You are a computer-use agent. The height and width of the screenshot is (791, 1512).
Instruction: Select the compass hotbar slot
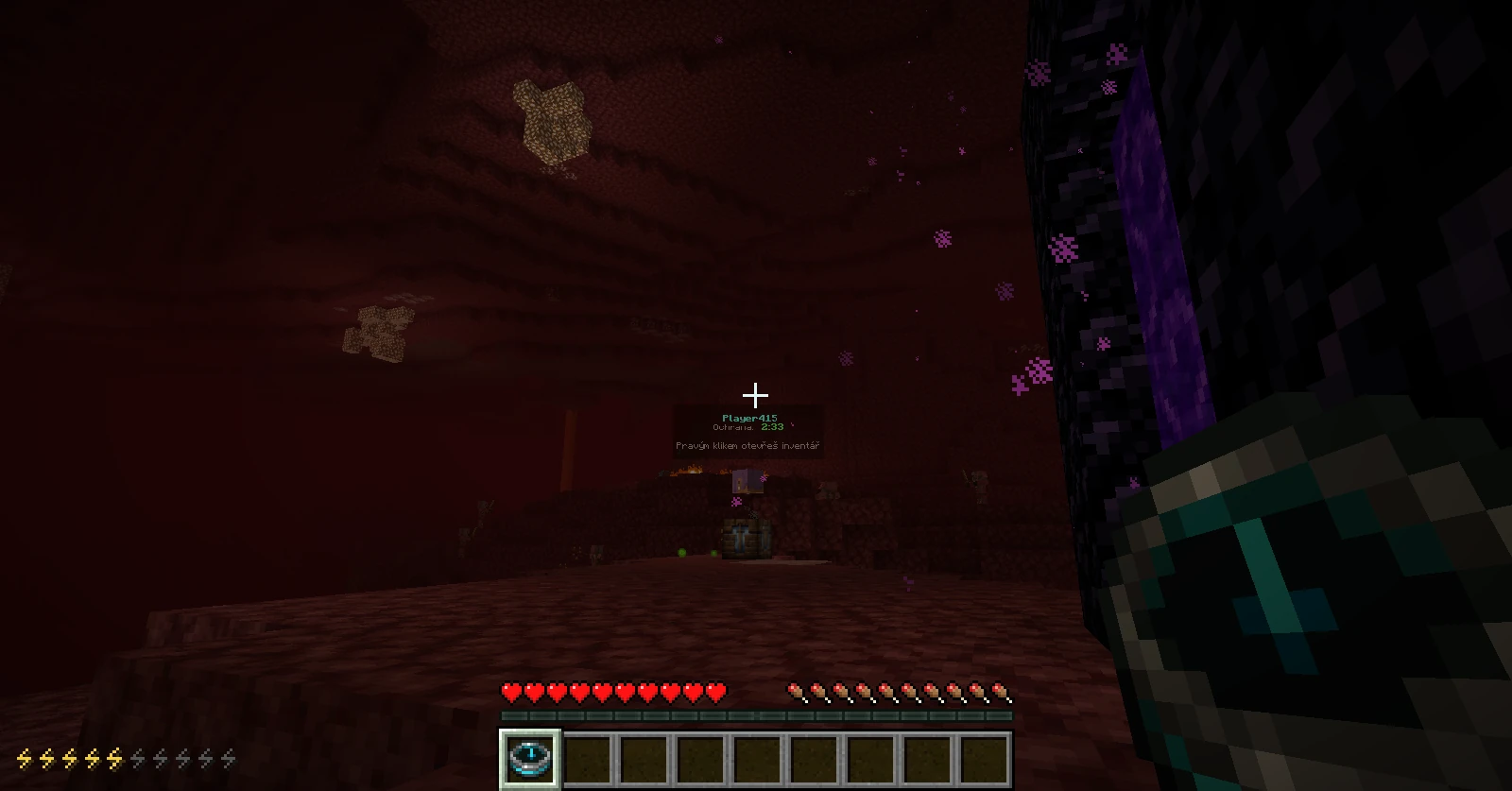click(x=530, y=758)
